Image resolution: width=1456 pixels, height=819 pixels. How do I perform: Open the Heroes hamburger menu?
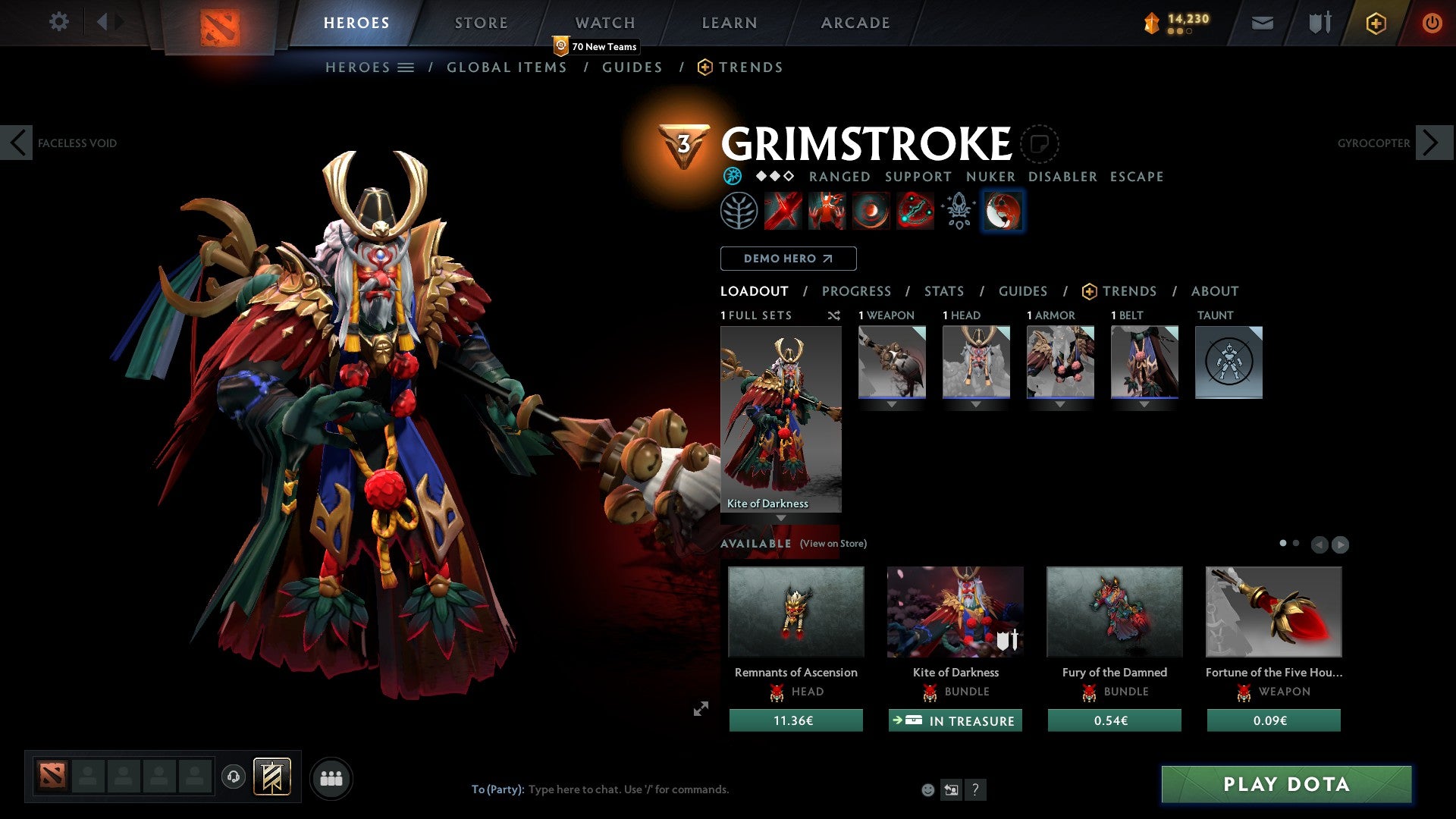pos(406,67)
